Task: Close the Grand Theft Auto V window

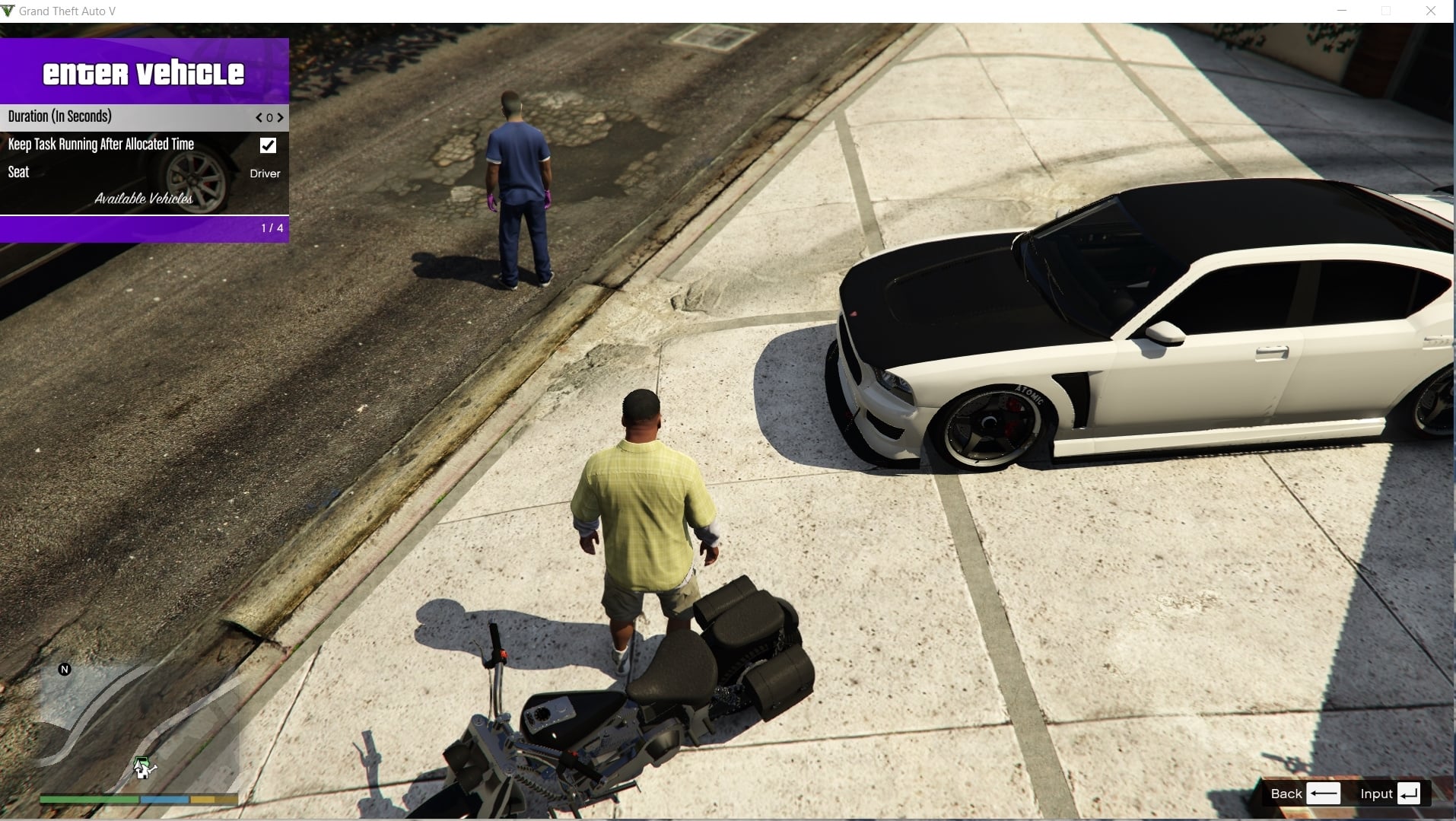Action: point(1430,11)
